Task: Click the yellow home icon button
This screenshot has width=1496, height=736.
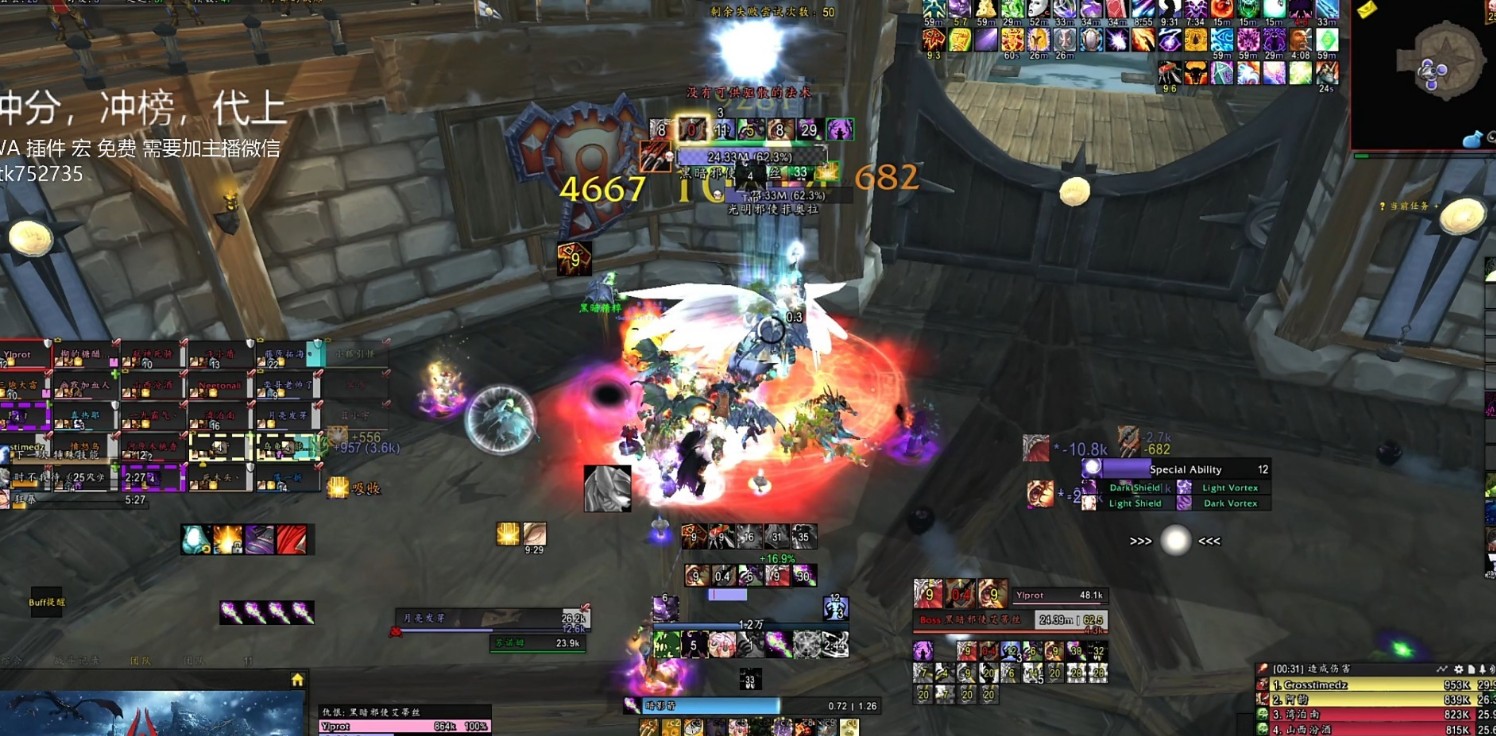Action: tap(297, 680)
